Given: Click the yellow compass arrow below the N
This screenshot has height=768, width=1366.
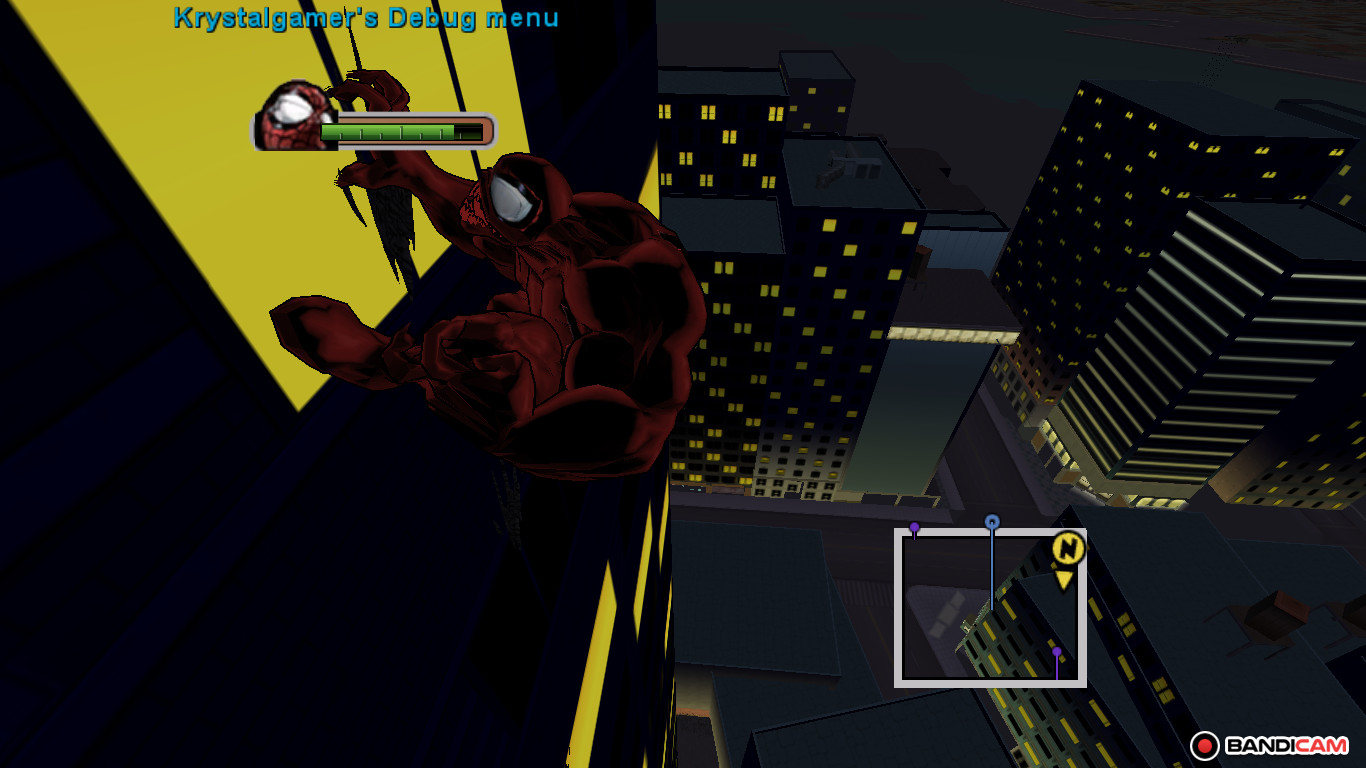Looking at the screenshot, I should point(1062,578).
